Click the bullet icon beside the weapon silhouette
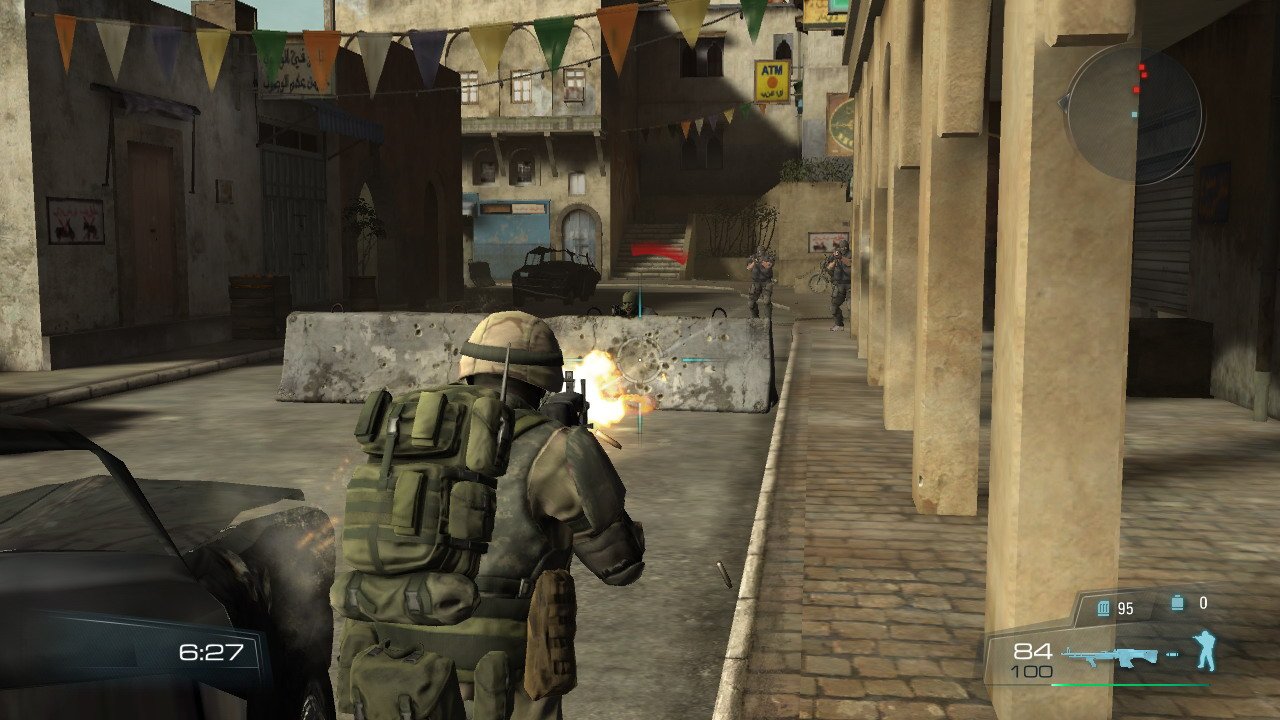Screen dimensions: 1280x720 point(1173,654)
